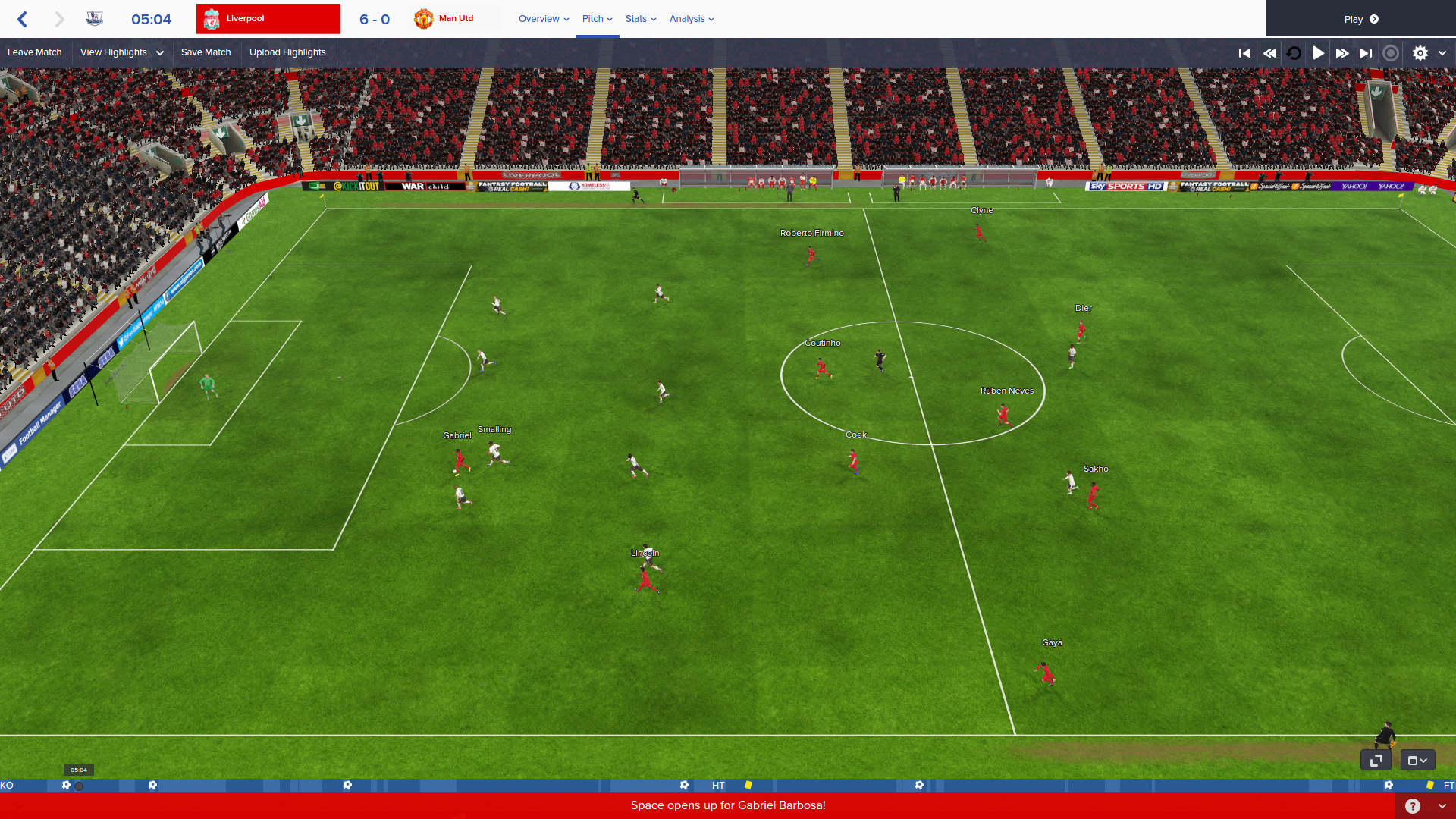Screen dimensions: 1456x819
Task: Skip to the end of the match
Action: pyautogui.click(x=1366, y=53)
